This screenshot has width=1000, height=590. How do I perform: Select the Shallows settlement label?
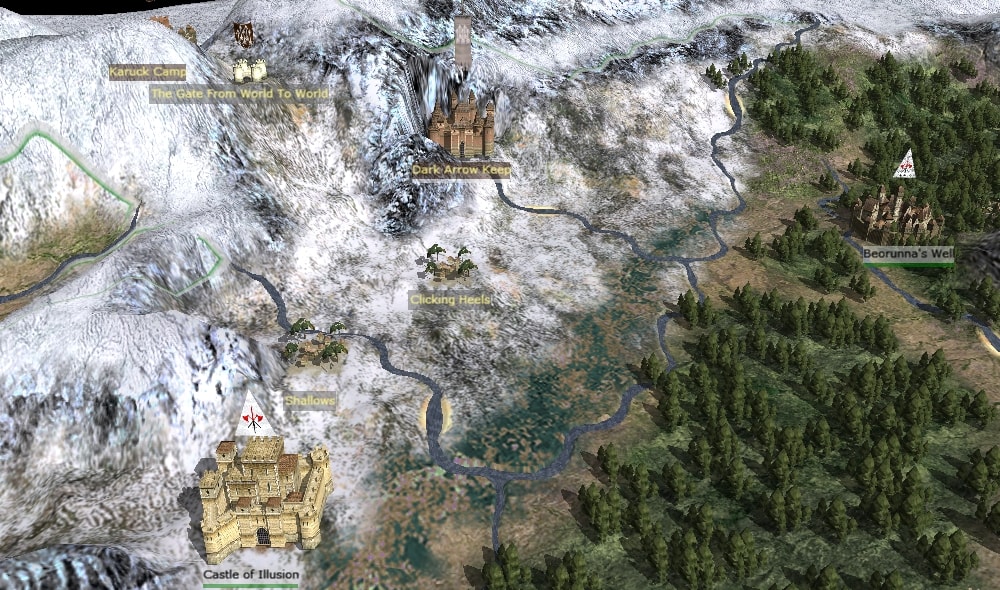tap(310, 400)
